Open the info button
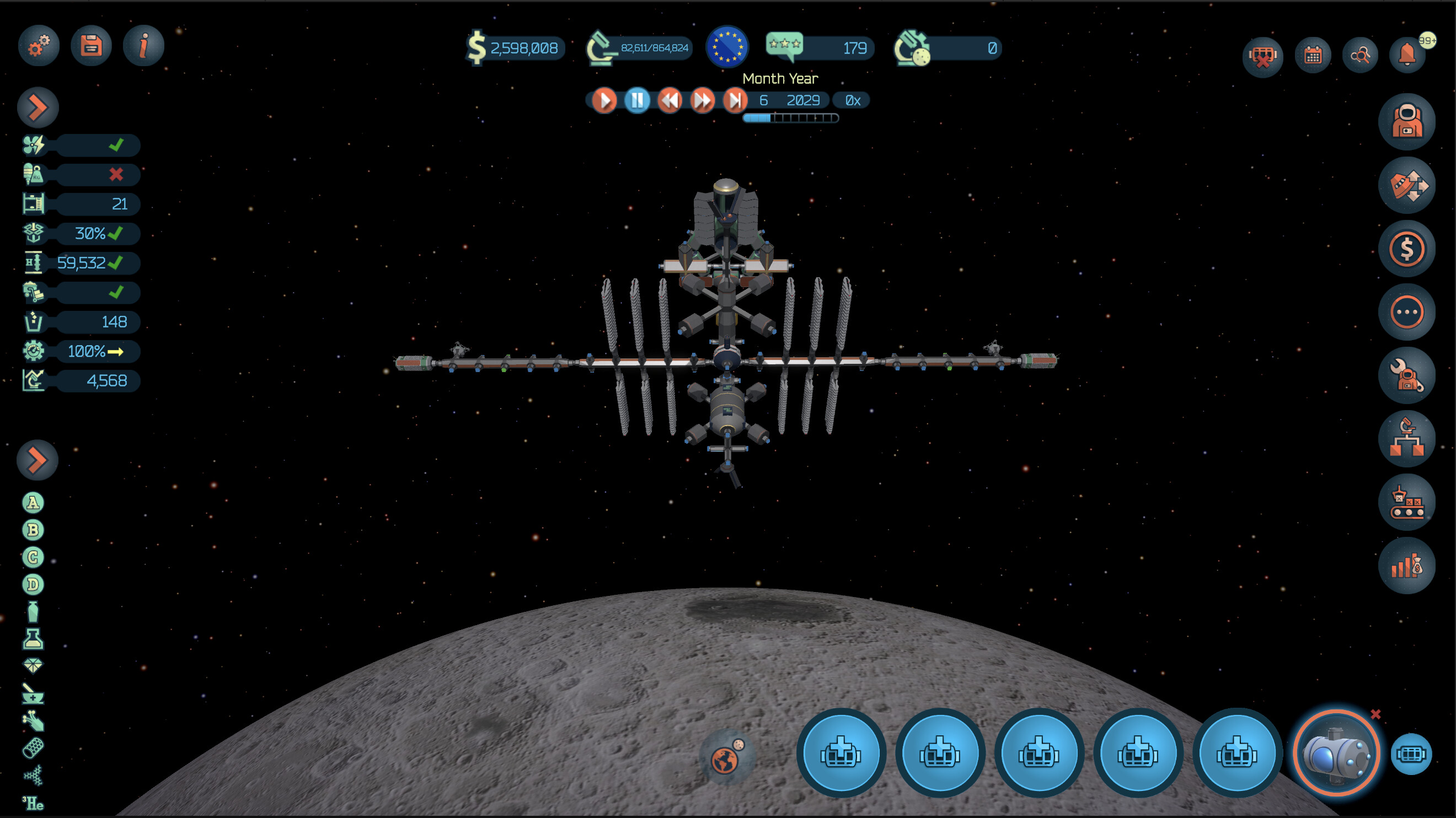 [x=143, y=46]
